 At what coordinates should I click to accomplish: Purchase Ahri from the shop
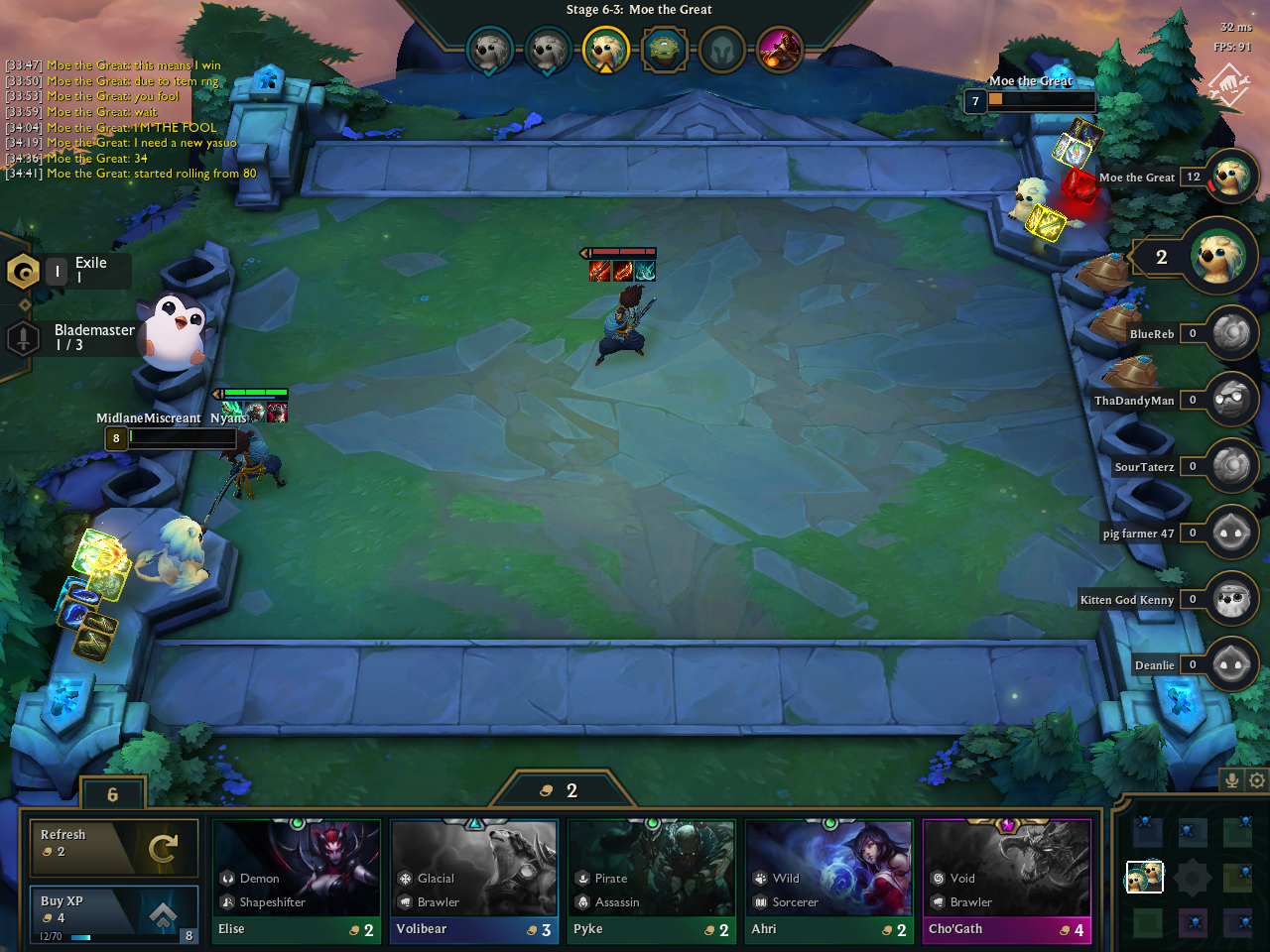pos(829,868)
